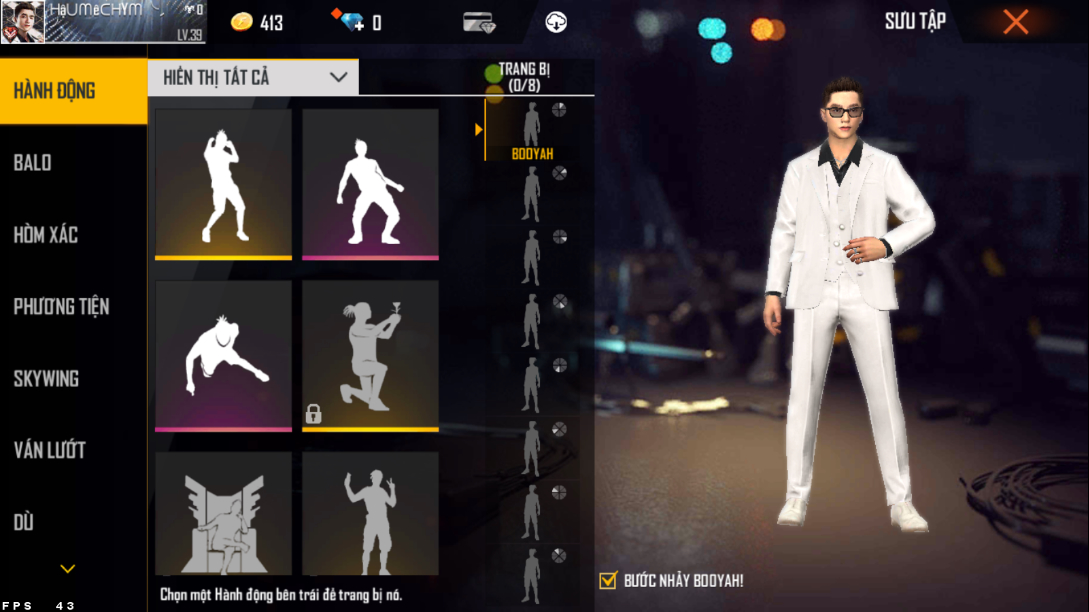Click the player profile avatar

(22, 22)
